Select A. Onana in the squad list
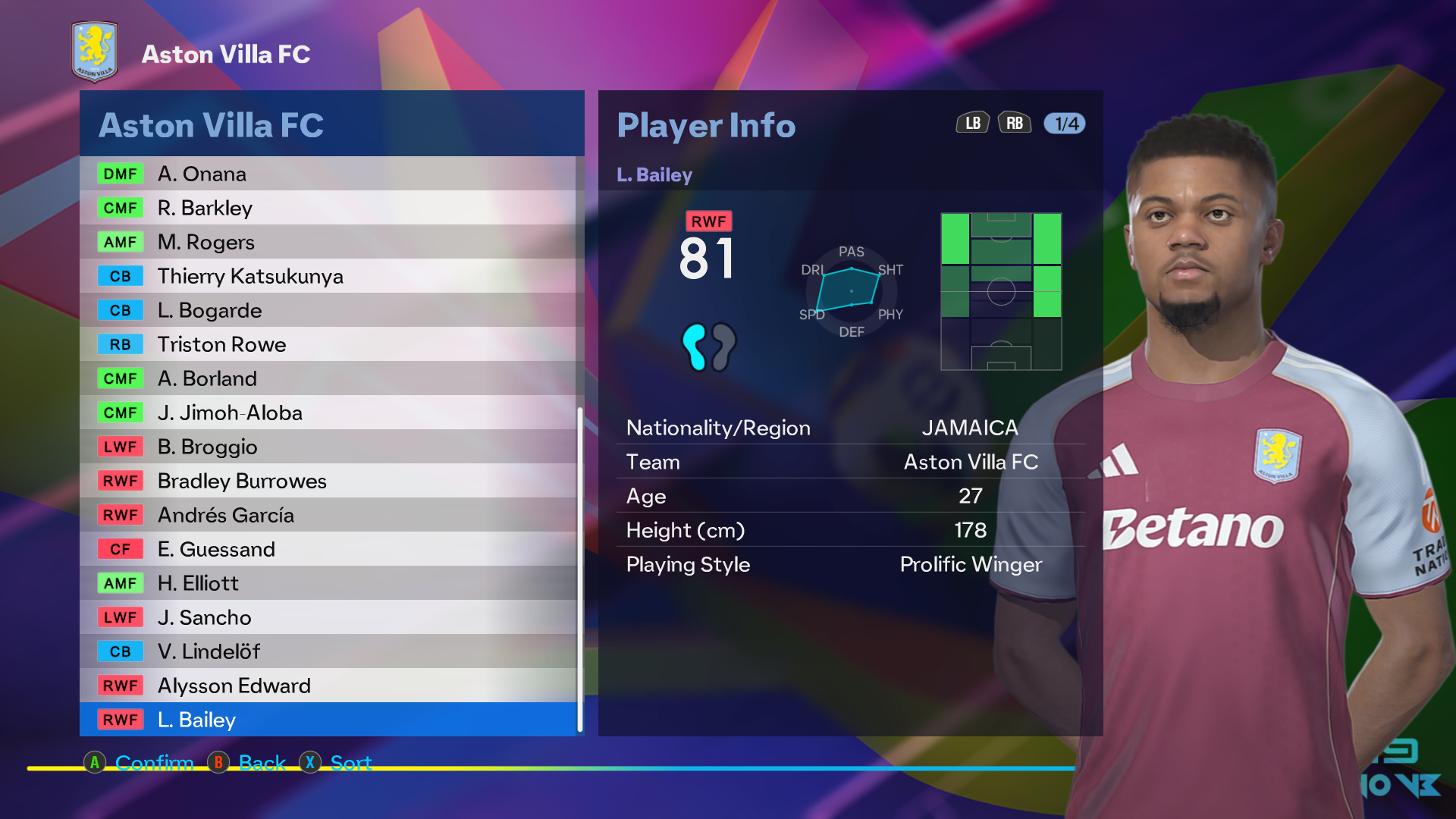This screenshot has width=1456, height=819. (328, 174)
